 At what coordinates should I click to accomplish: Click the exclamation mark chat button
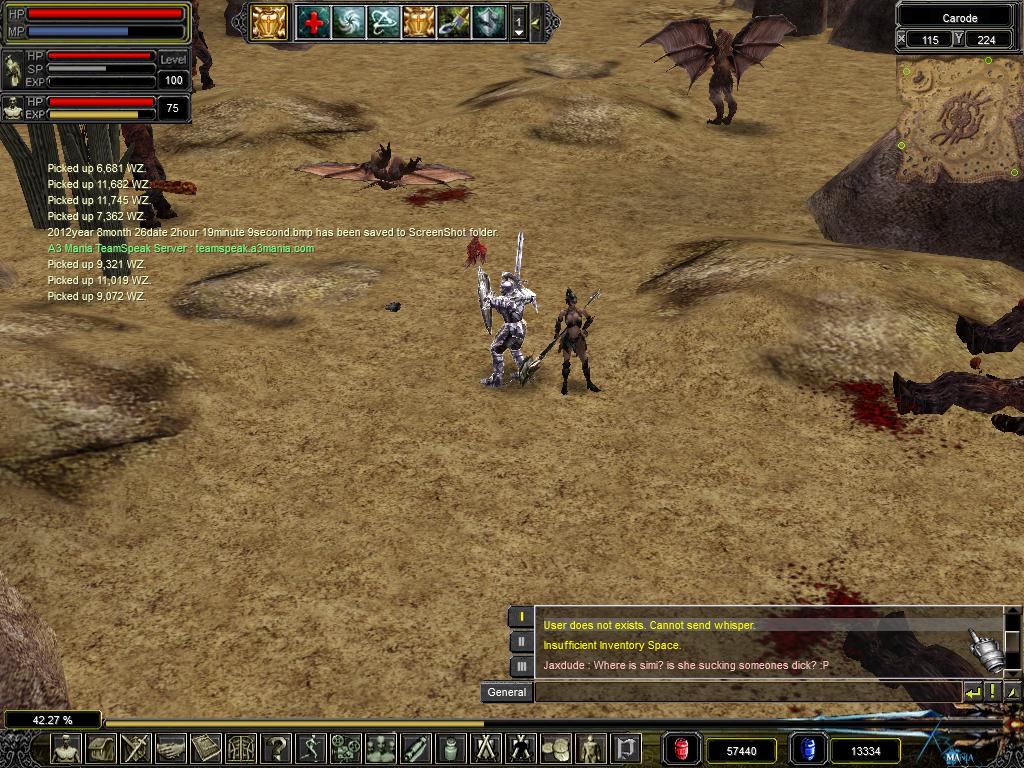tap(992, 692)
